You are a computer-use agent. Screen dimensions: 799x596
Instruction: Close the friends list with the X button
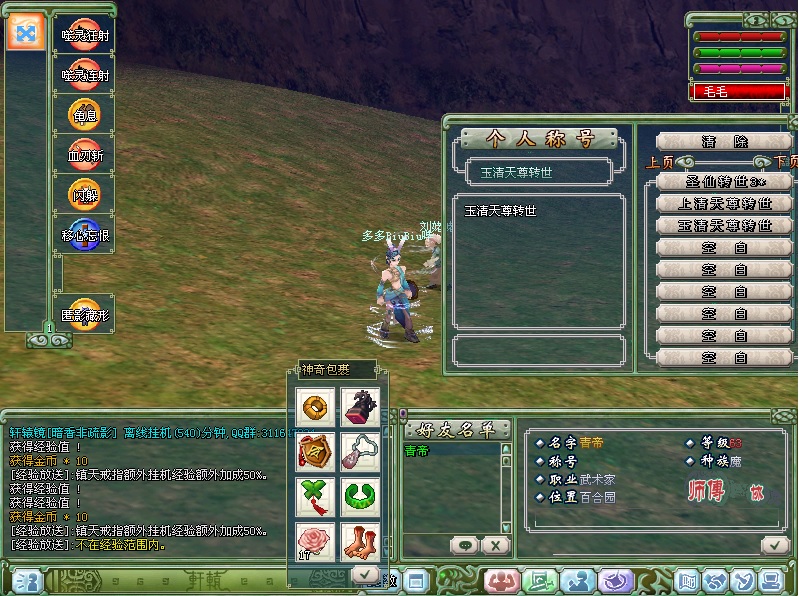tap(494, 545)
